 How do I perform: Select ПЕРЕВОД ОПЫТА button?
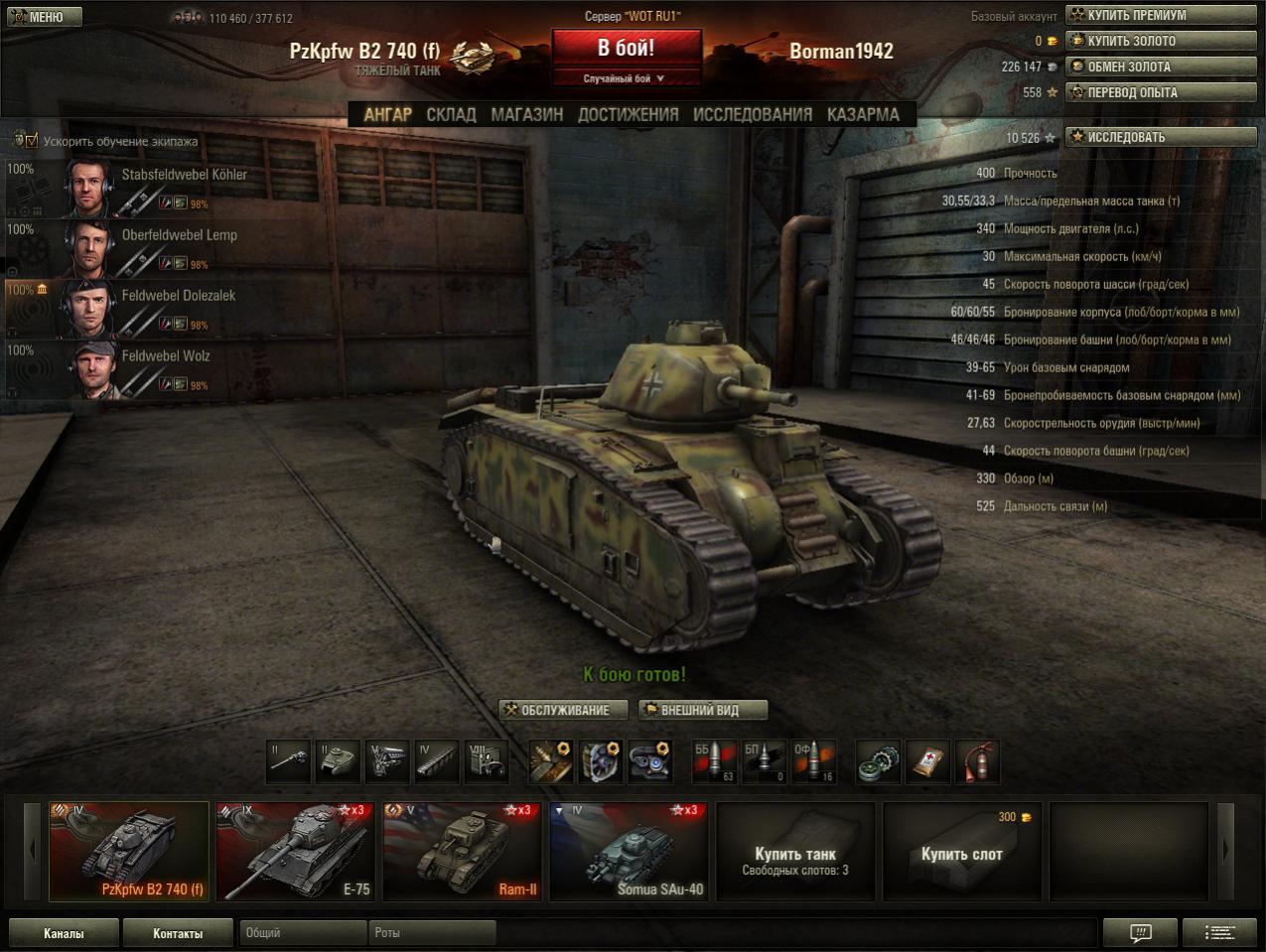(x=1160, y=92)
